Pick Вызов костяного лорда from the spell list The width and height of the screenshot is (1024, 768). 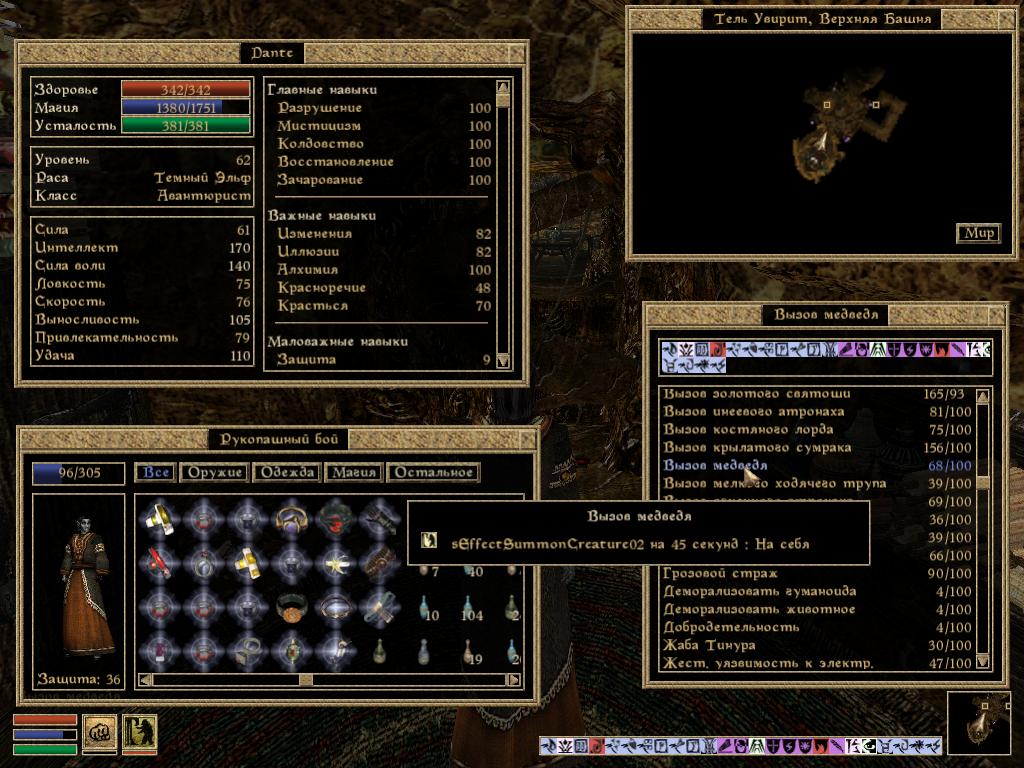coord(747,430)
